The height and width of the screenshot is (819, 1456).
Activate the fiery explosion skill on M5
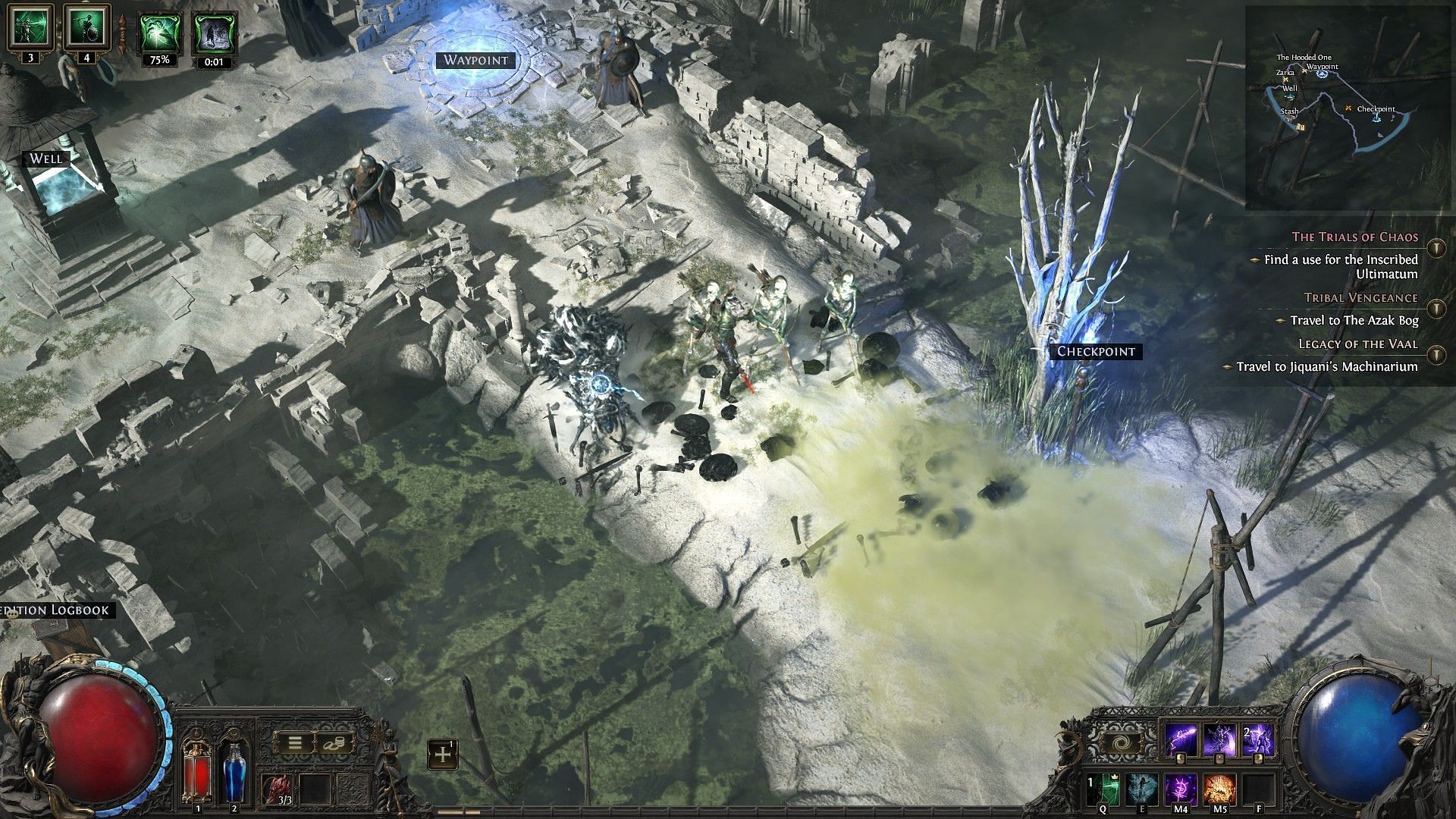coord(1219,789)
